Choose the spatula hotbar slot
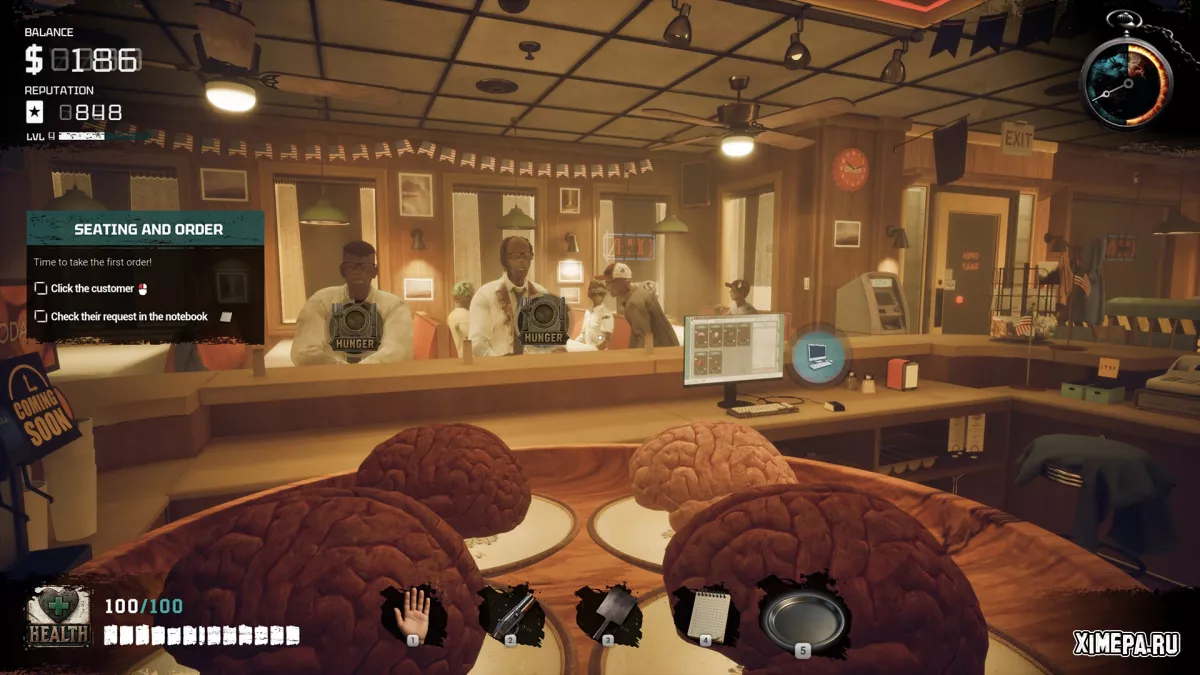Viewport: 1200px width, 675px height. (x=608, y=614)
